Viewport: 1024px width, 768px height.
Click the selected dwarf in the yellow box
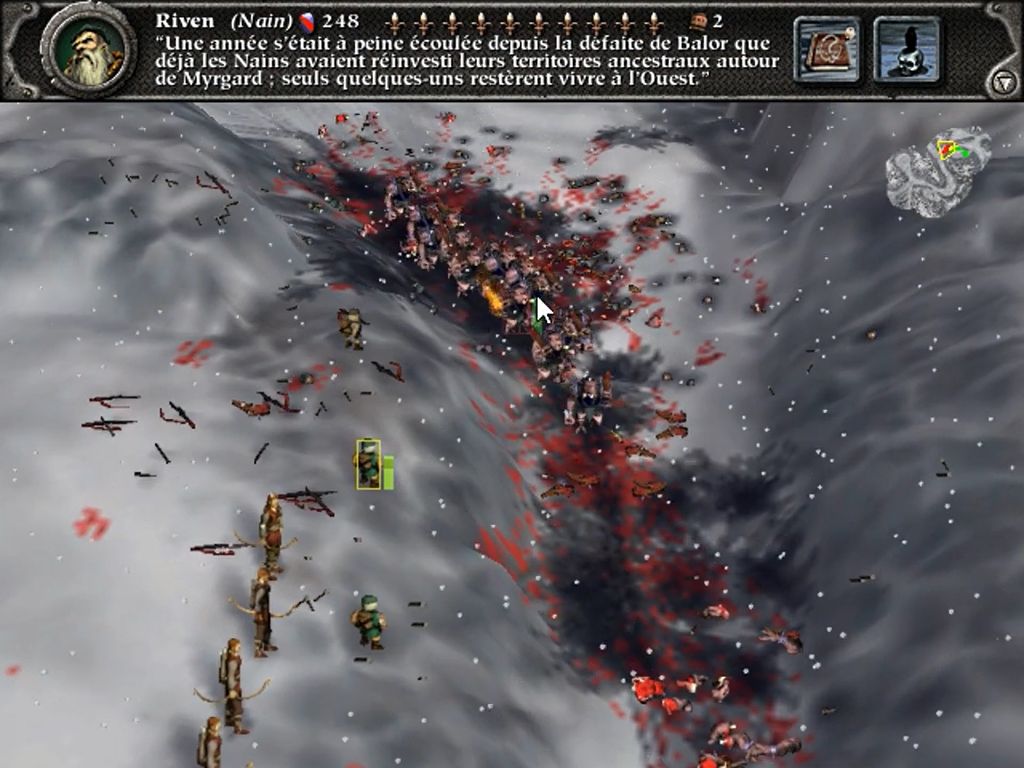coord(368,464)
